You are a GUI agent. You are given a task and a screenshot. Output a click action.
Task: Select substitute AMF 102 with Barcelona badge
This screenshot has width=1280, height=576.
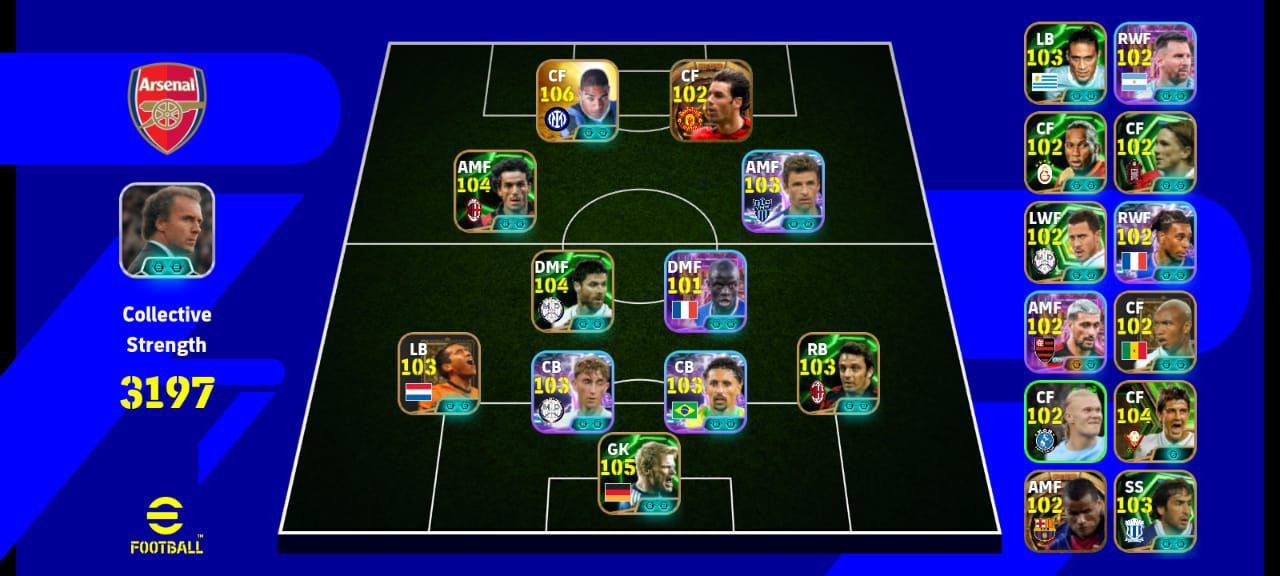[x=1065, y=511]
